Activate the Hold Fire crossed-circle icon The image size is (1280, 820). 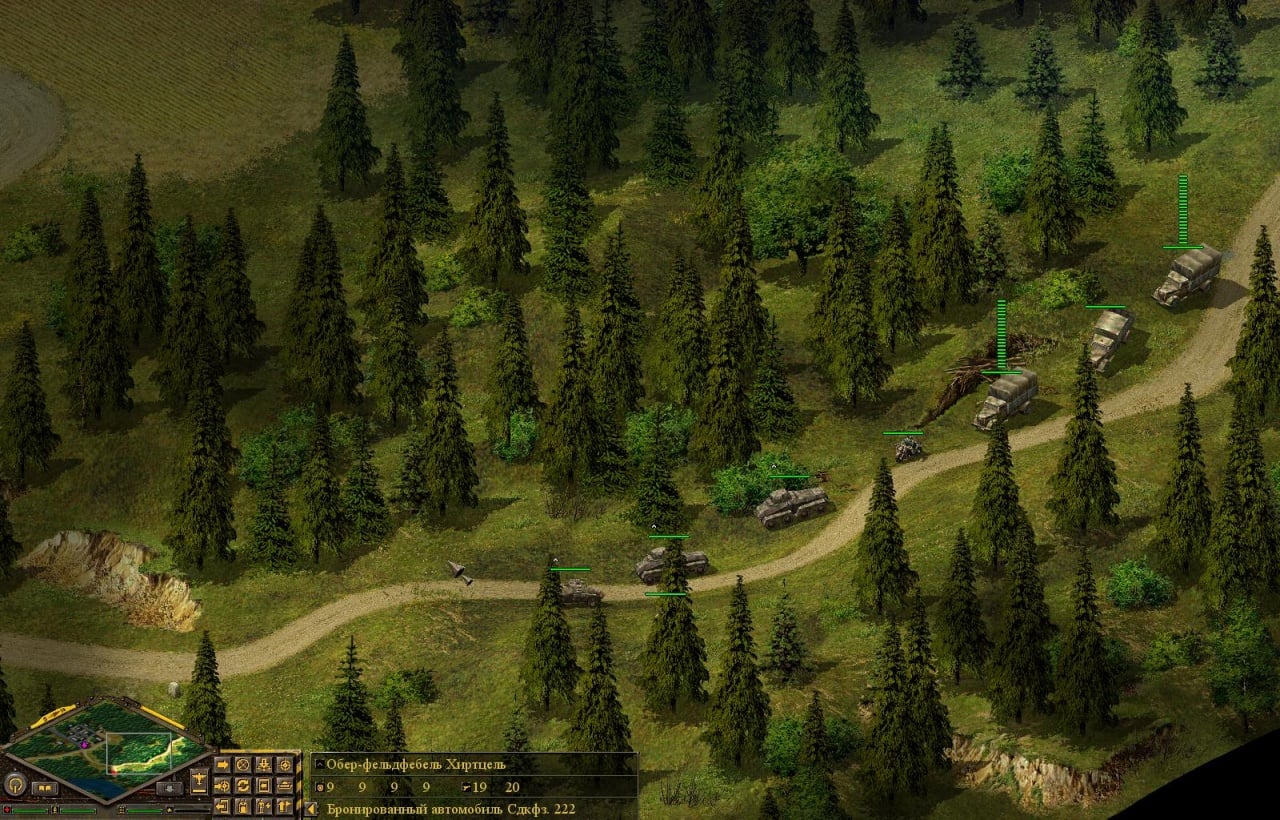click(x=243, y=765)
